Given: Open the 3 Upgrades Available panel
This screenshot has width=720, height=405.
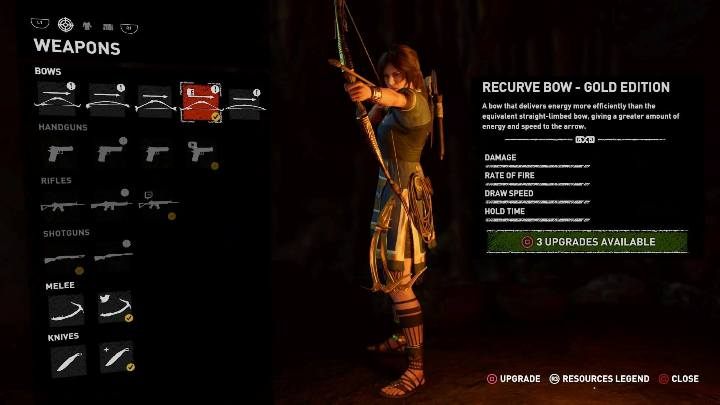Looking at the screenshot, I should (586, 241).
